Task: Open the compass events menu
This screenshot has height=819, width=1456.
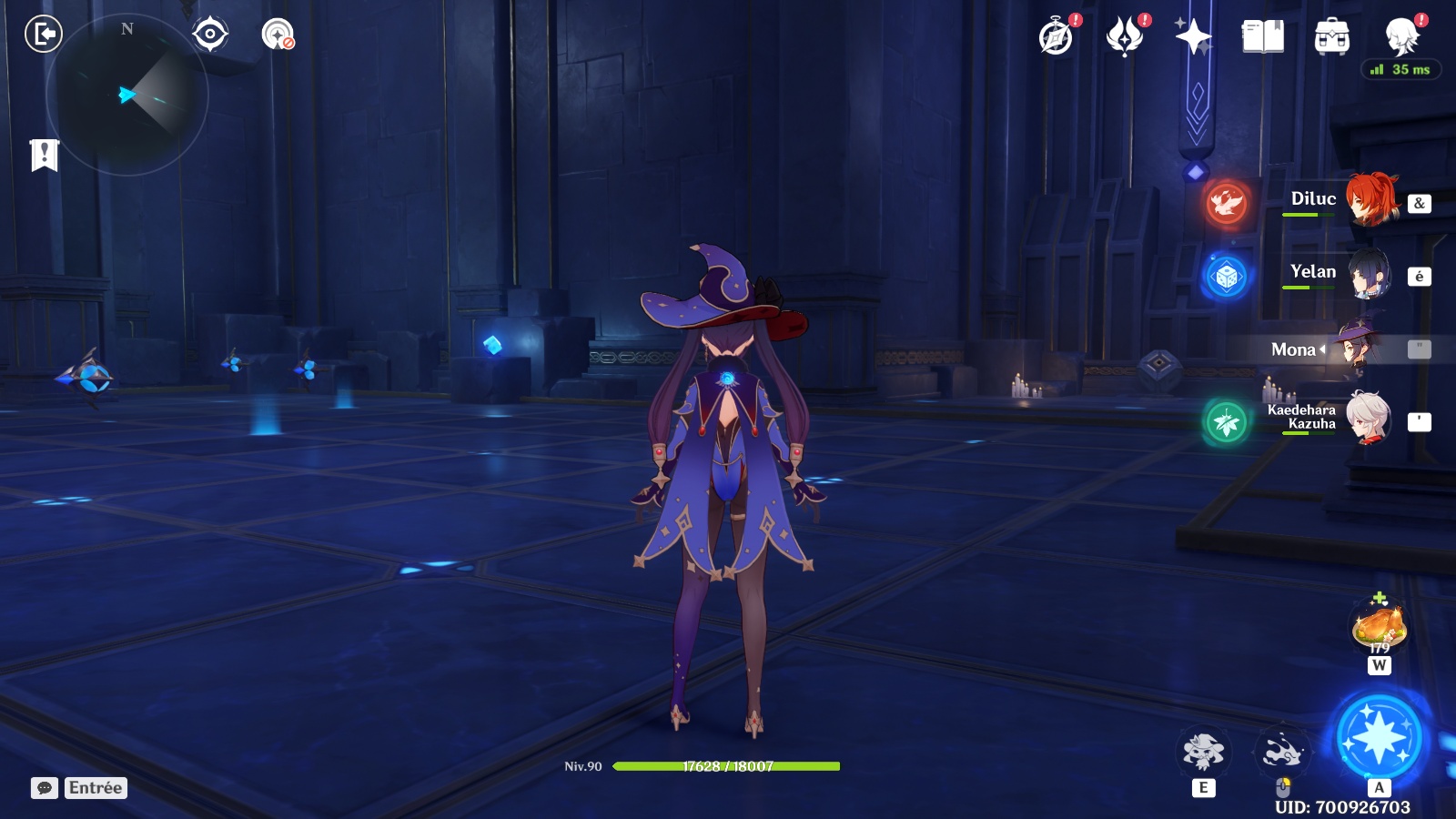Action: click(1057, 37)
